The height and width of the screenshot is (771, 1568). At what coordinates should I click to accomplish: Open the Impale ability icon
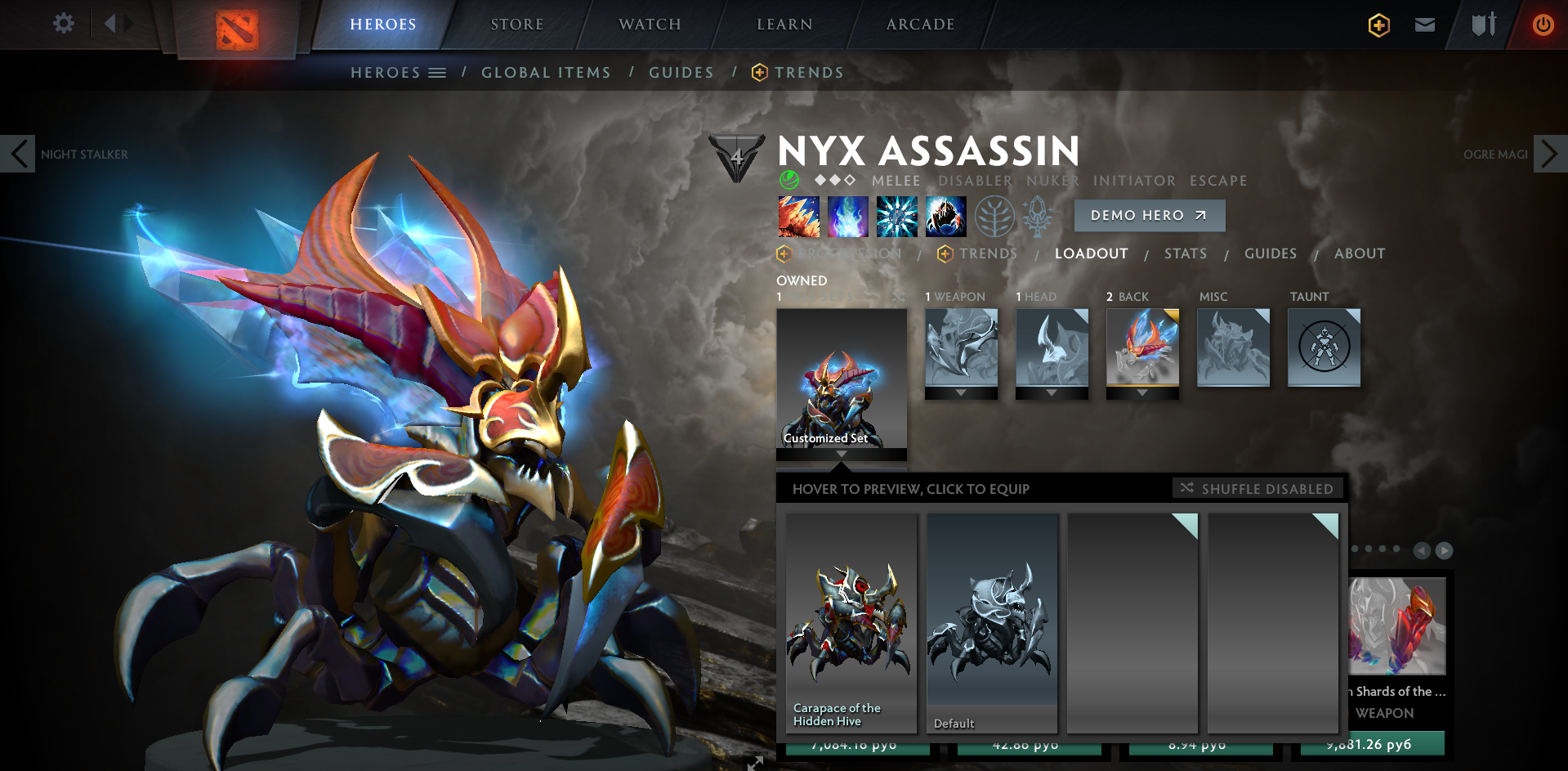797,216
